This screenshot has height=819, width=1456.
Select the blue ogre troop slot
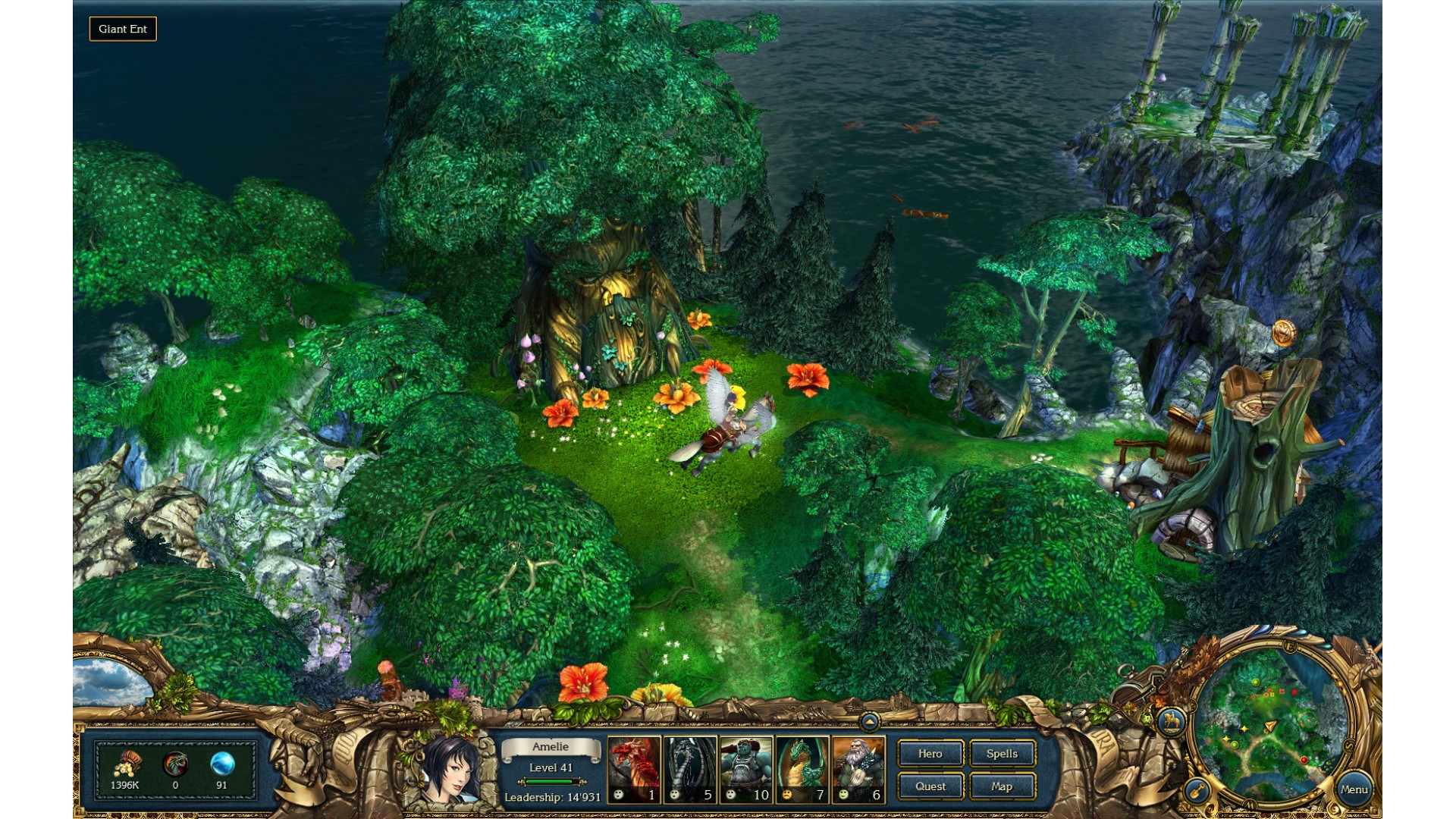coord(746,769)
